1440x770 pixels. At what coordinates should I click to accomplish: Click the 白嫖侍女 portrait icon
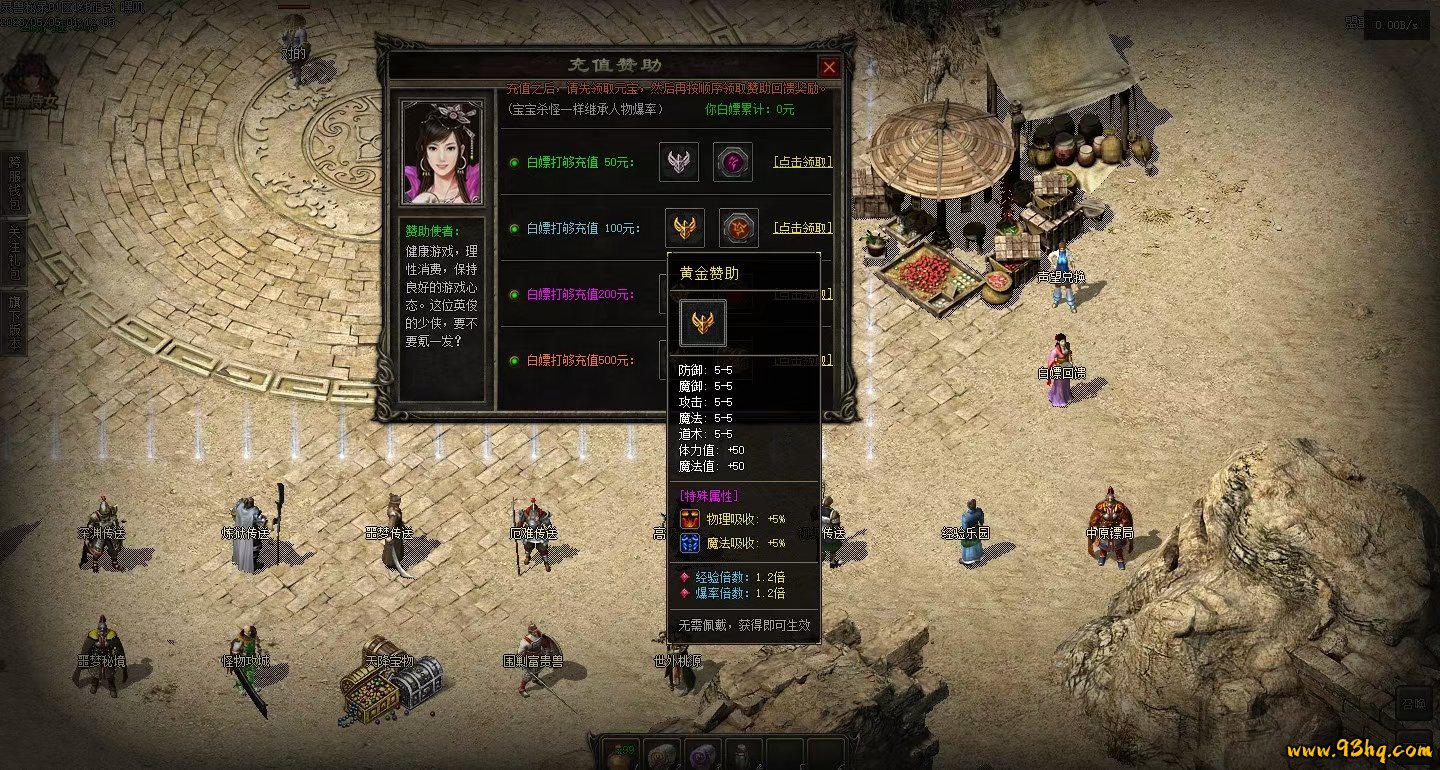click(30, 80)
